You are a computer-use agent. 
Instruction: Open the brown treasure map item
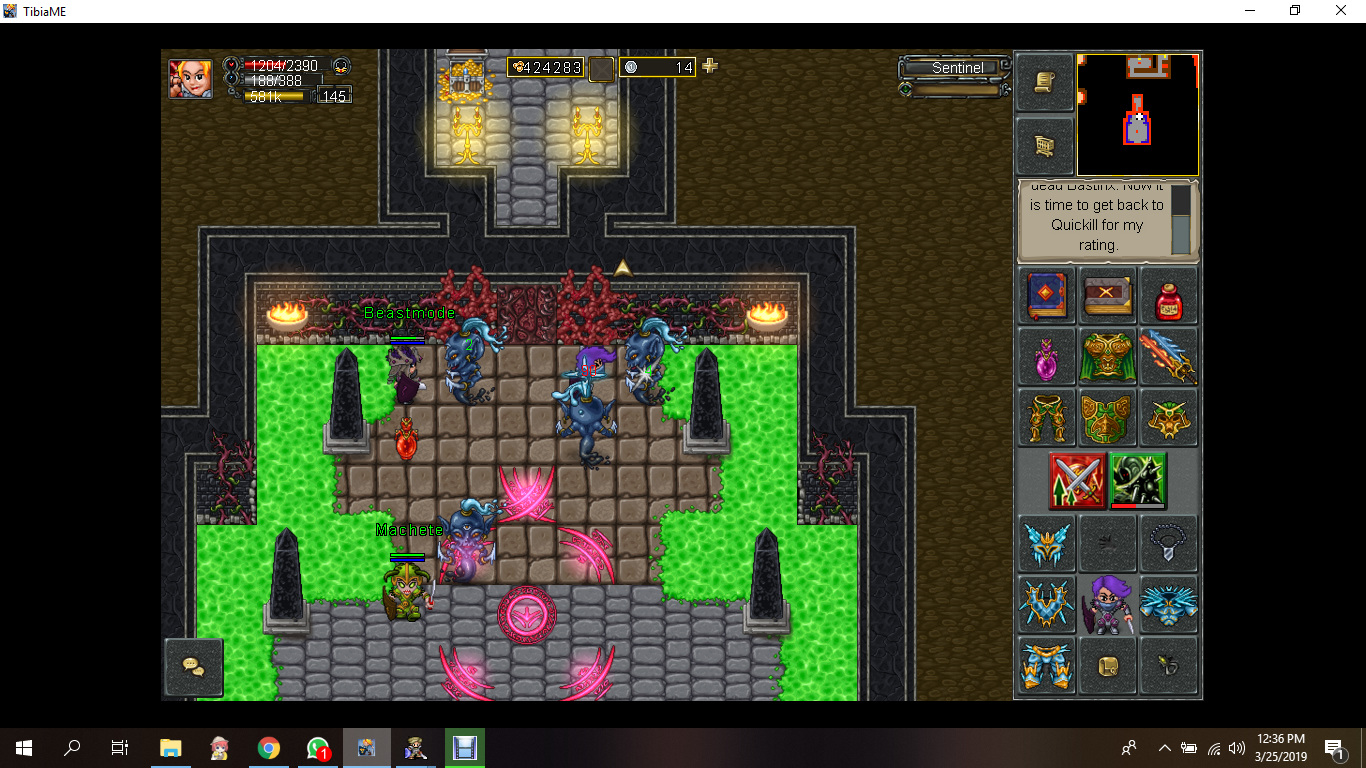1107,296
